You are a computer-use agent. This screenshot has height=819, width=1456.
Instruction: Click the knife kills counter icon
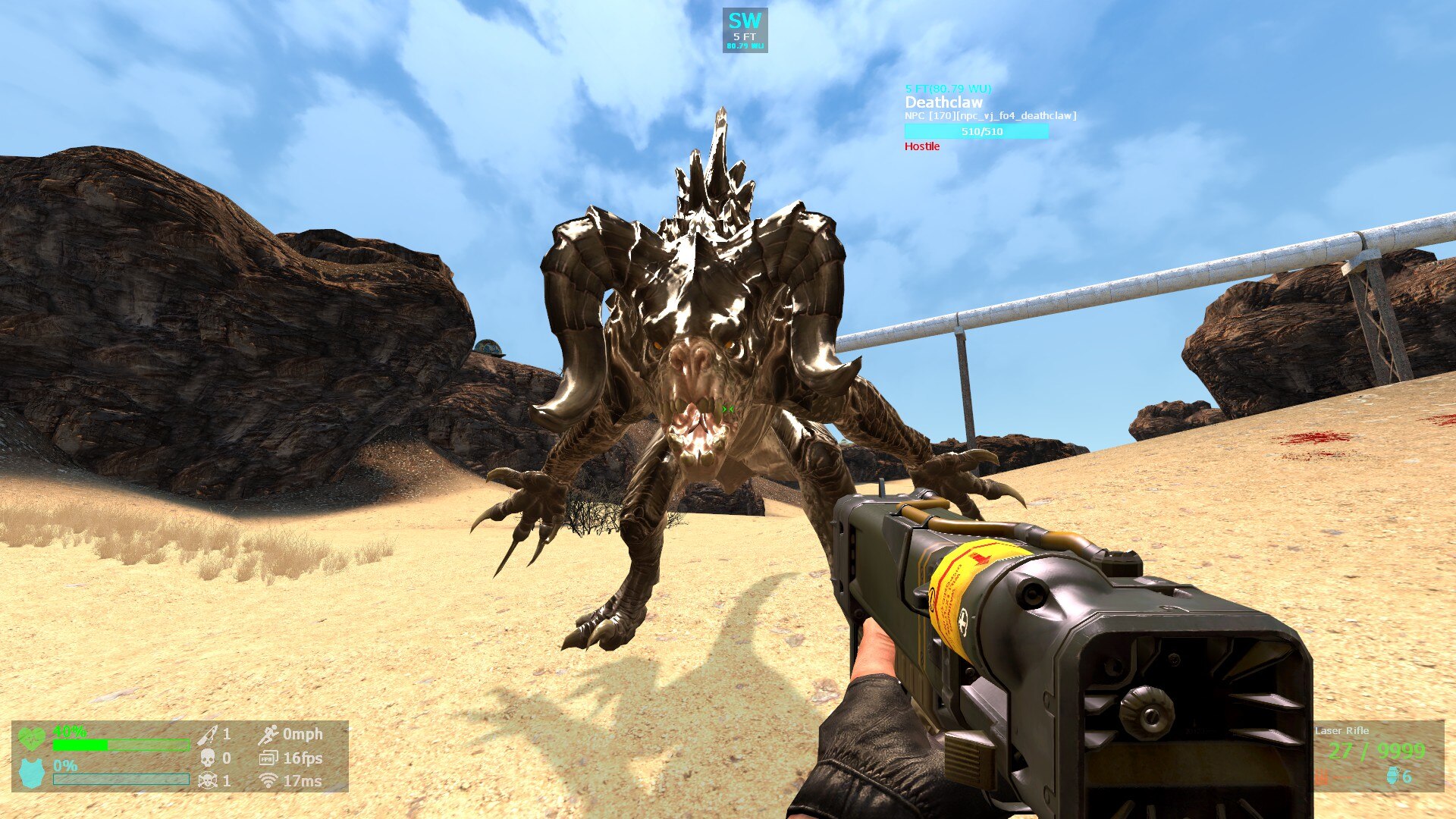(207, 736)
